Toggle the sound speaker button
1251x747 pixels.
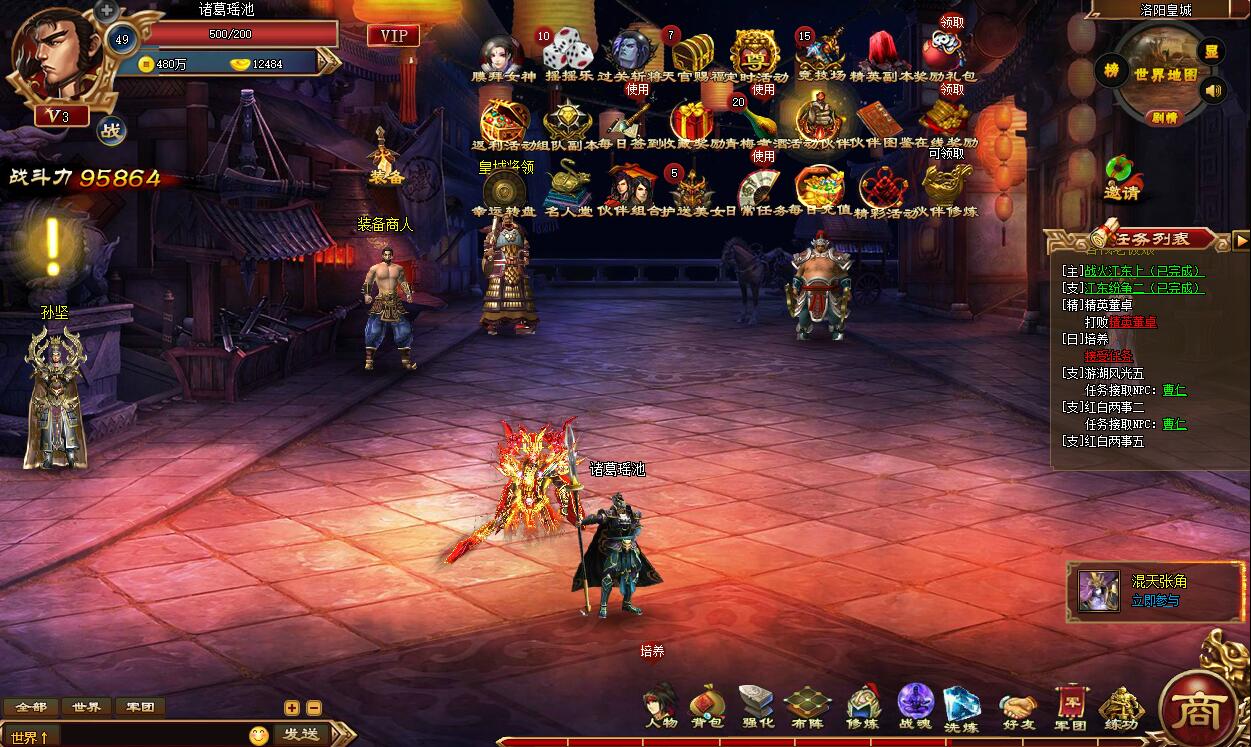[x=1214, y=92]
